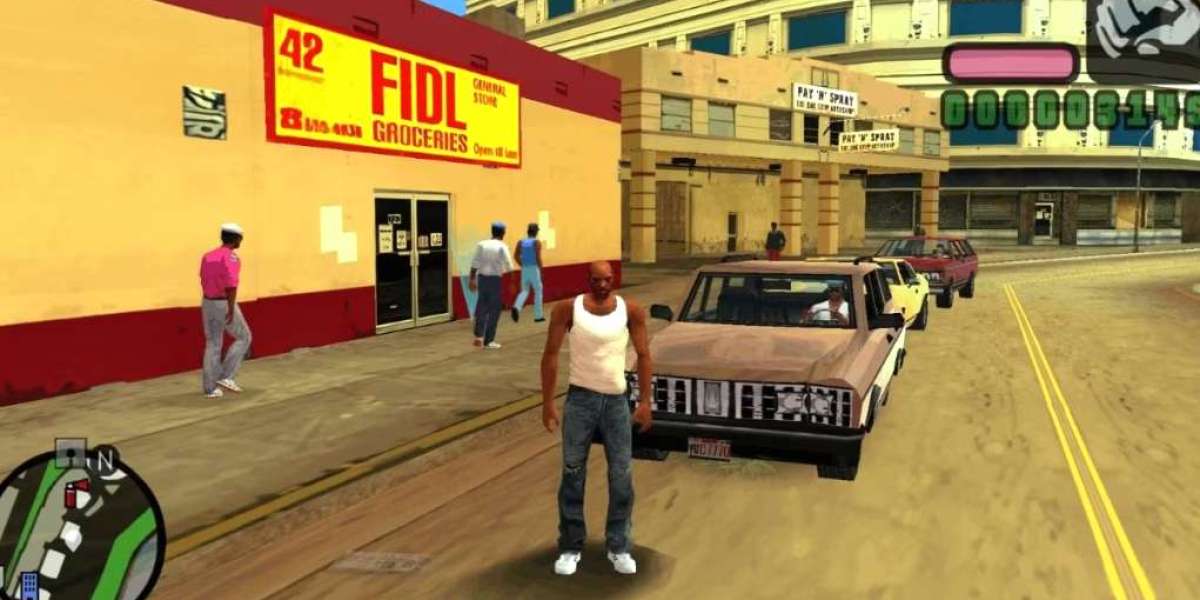1200x600 pixels.
Task: Click the gray square blip atop the radar
Action: point(70,455)
